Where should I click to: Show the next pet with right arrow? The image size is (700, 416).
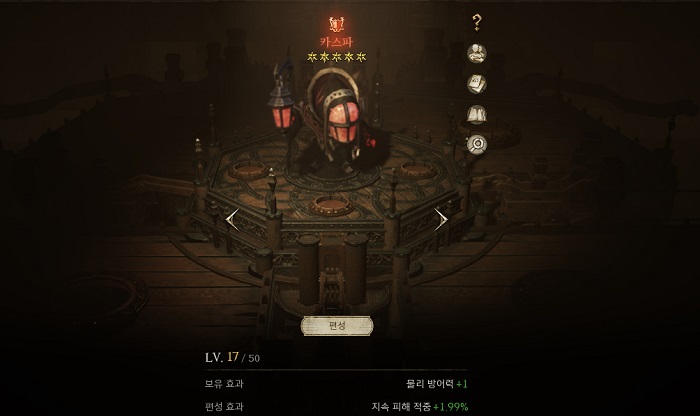coord(441,218)
